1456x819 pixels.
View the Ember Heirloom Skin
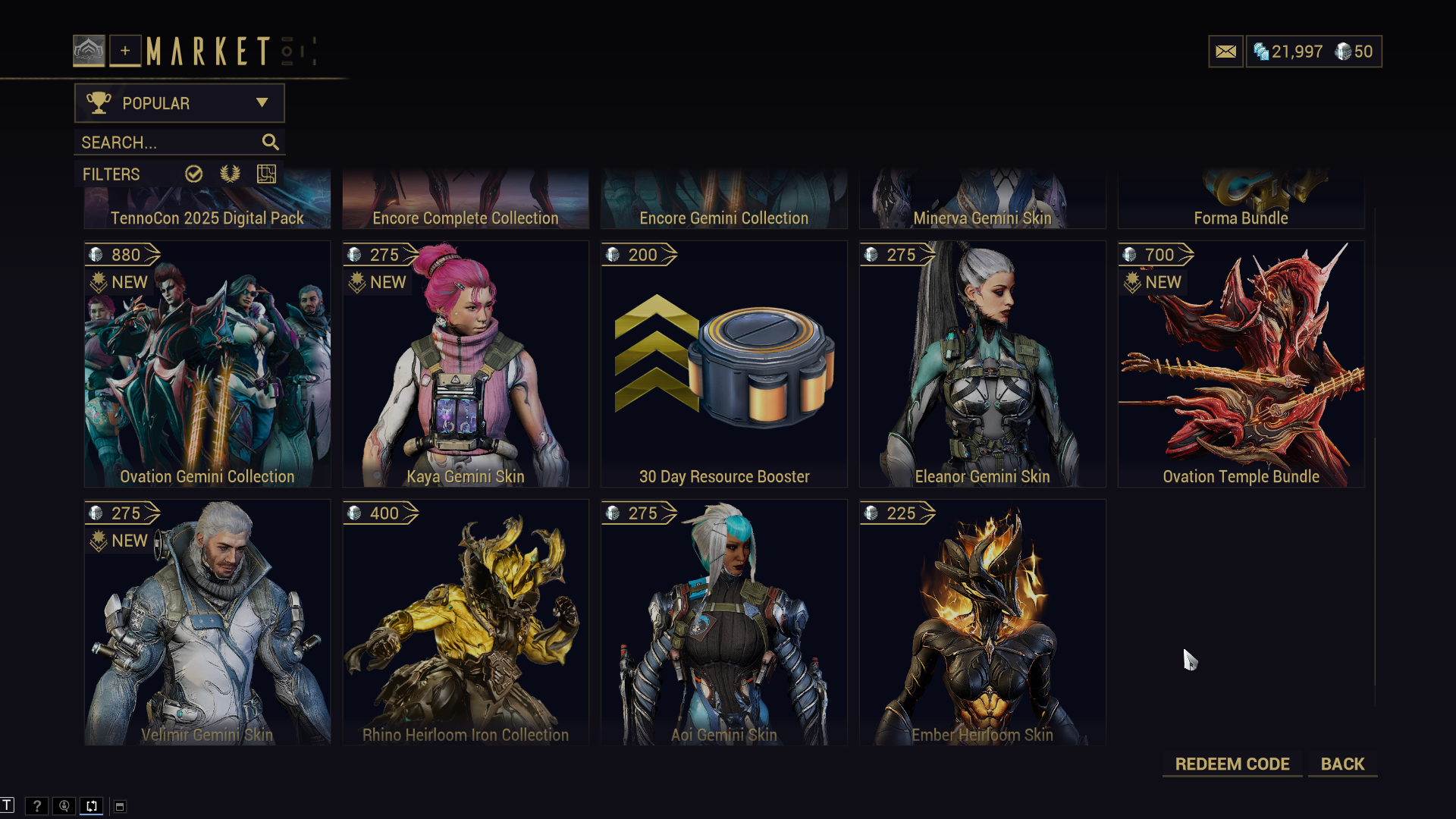point(982,622)
